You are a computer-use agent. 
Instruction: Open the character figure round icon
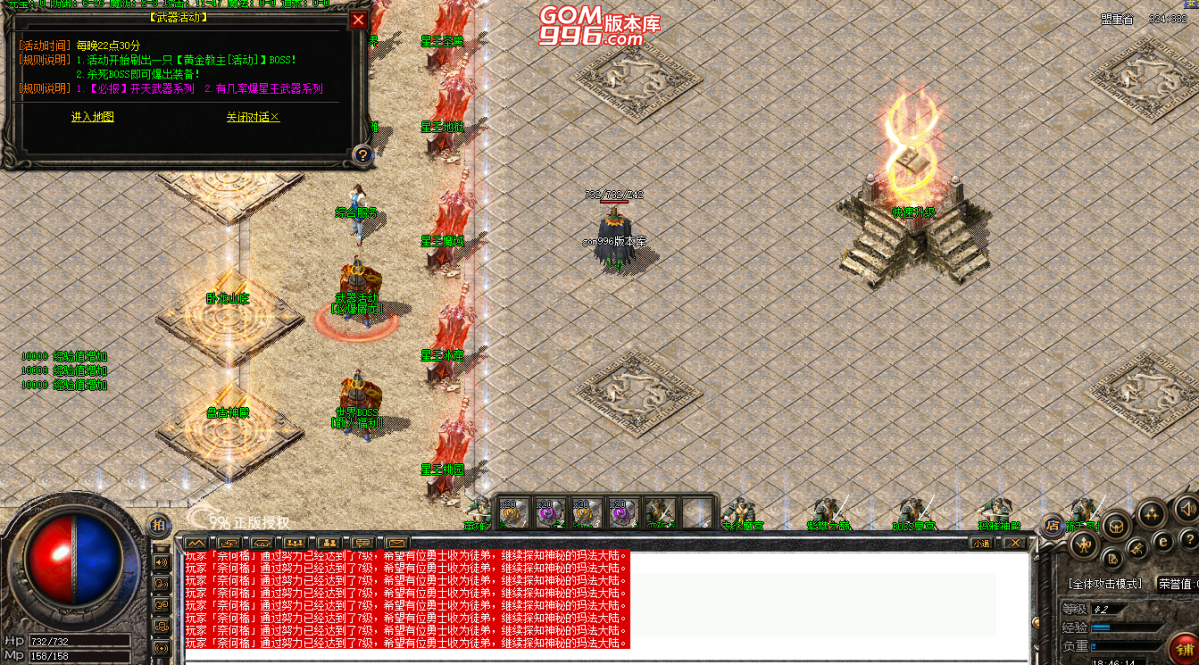[x=1083, y=545]
